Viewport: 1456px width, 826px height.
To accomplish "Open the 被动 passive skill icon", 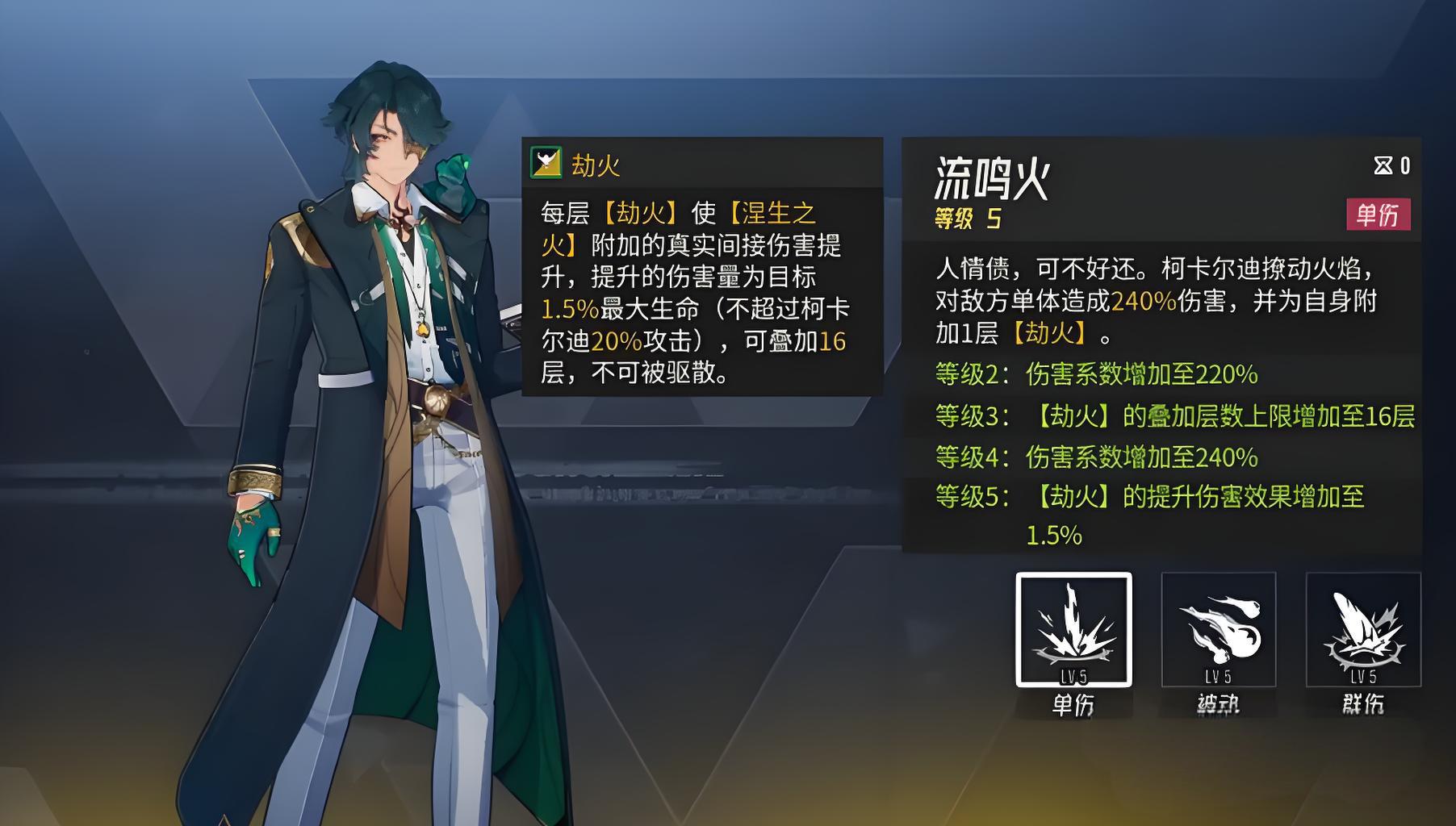I will pyautogui.click(x=1218, y=630).
